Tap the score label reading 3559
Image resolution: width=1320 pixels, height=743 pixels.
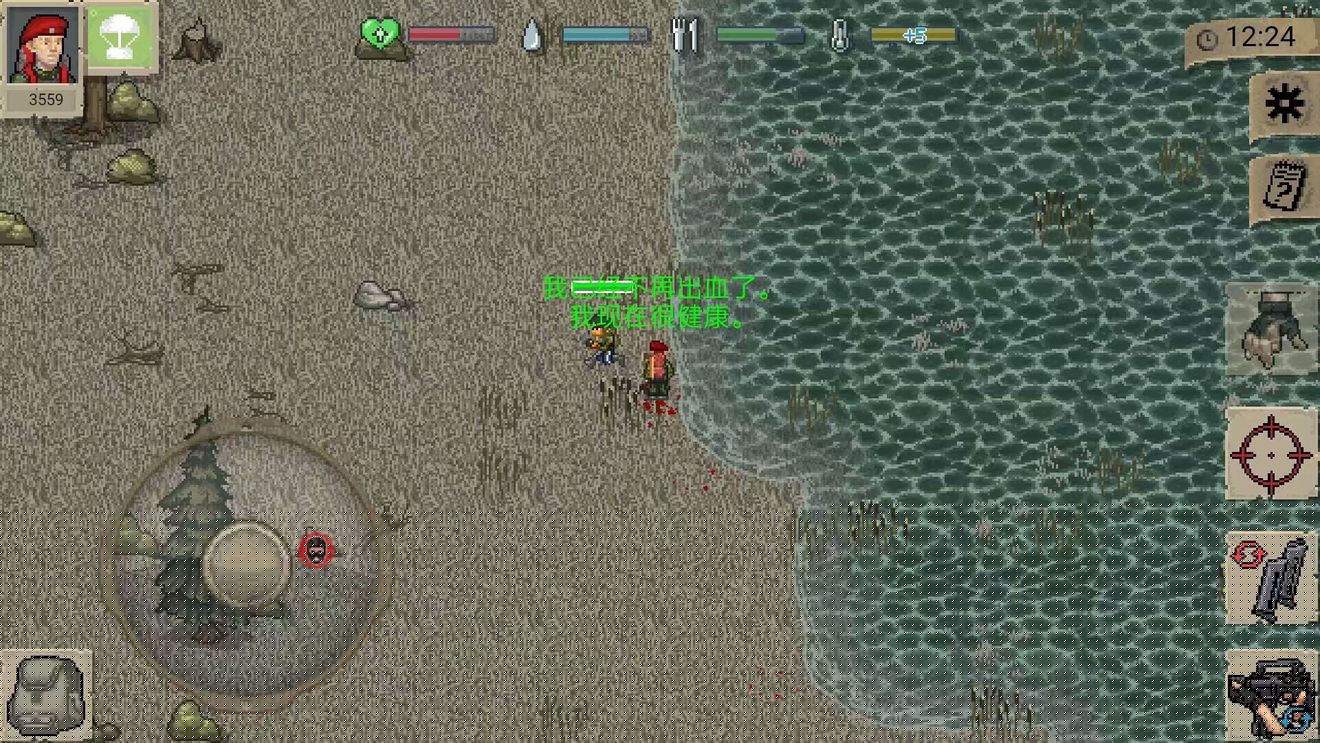point(46,99)
